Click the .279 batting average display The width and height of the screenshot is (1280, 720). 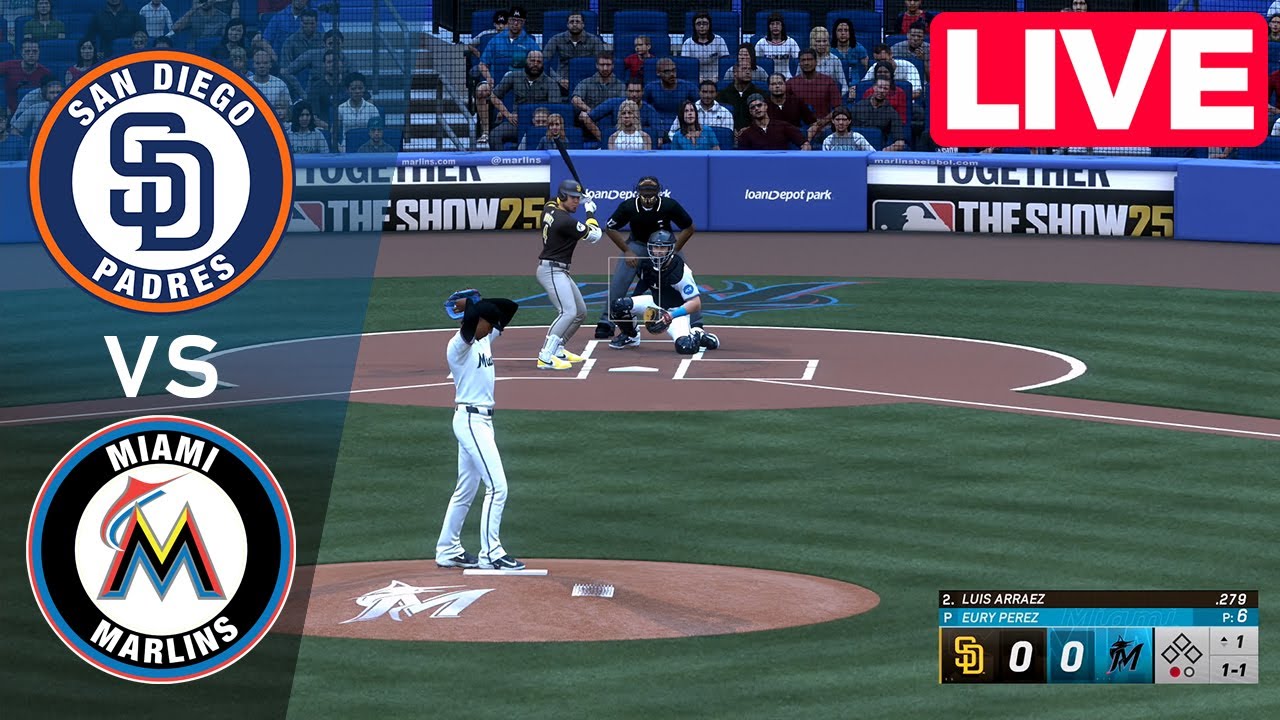(x=1232, y=599)
